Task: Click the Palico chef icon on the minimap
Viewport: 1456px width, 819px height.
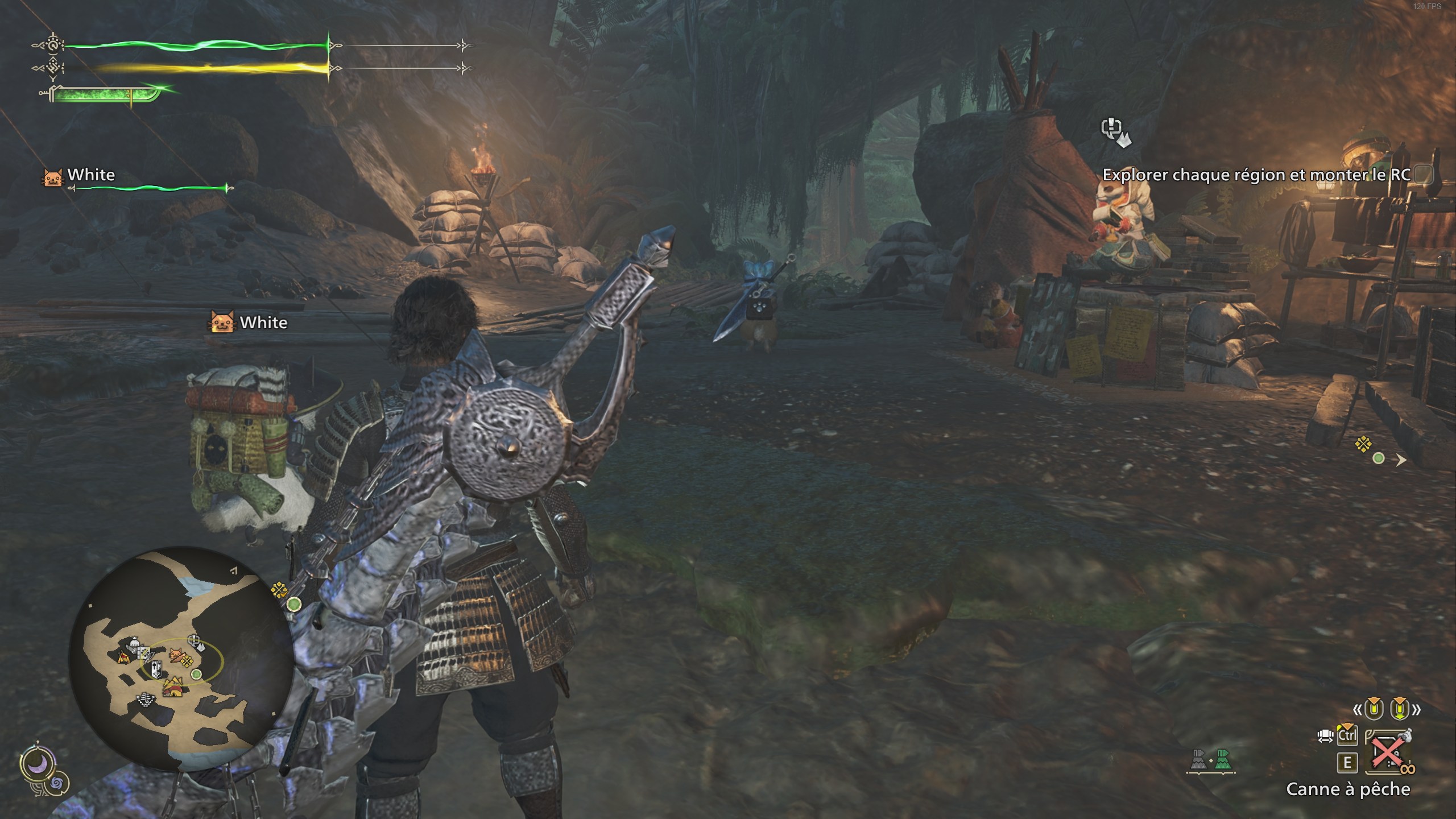Action: pos(176,654)
